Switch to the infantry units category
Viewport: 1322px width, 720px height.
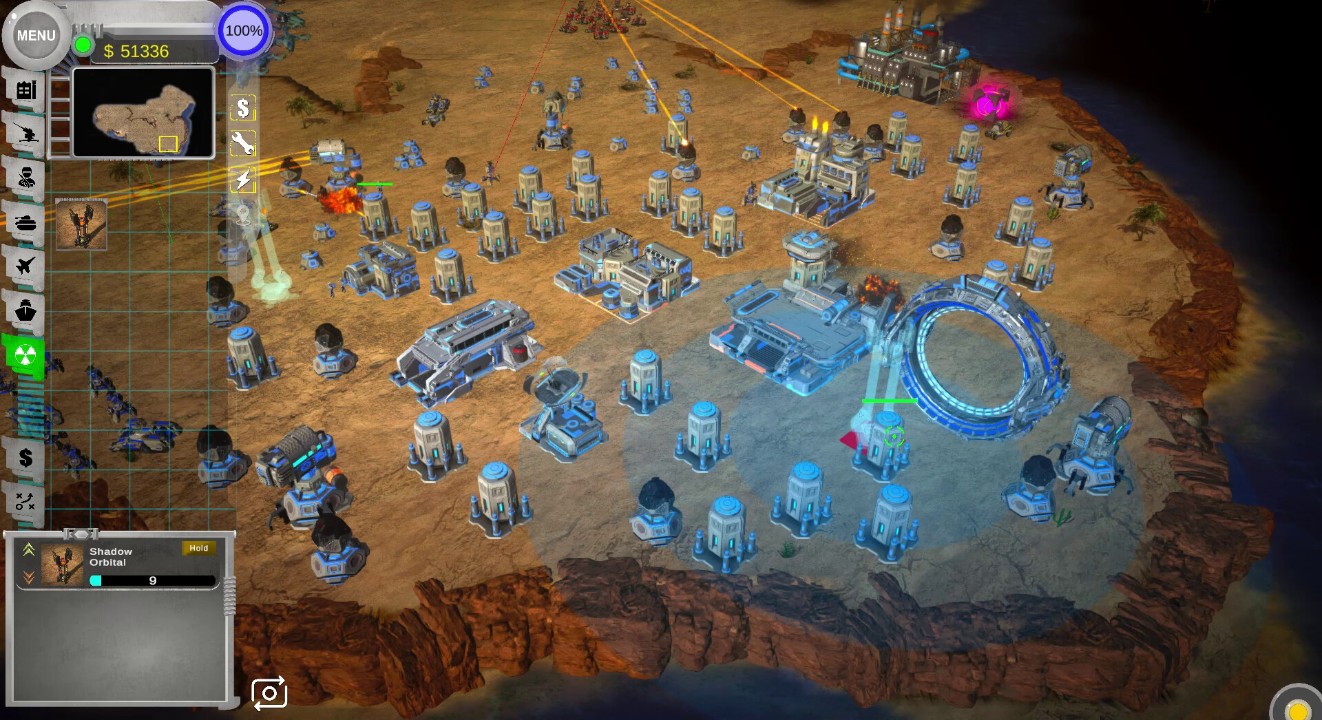[25, 177]
